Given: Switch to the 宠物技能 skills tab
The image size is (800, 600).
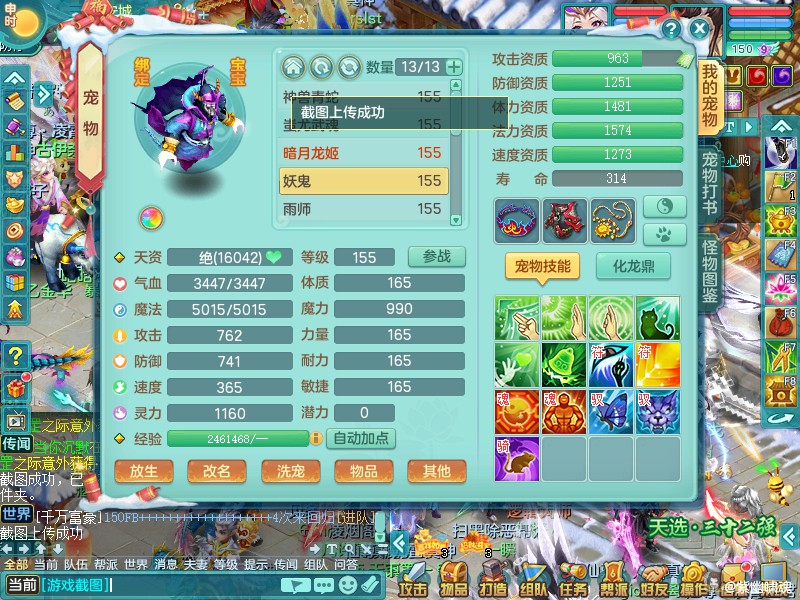Looking at the screenshot, I should pos(543,266).
